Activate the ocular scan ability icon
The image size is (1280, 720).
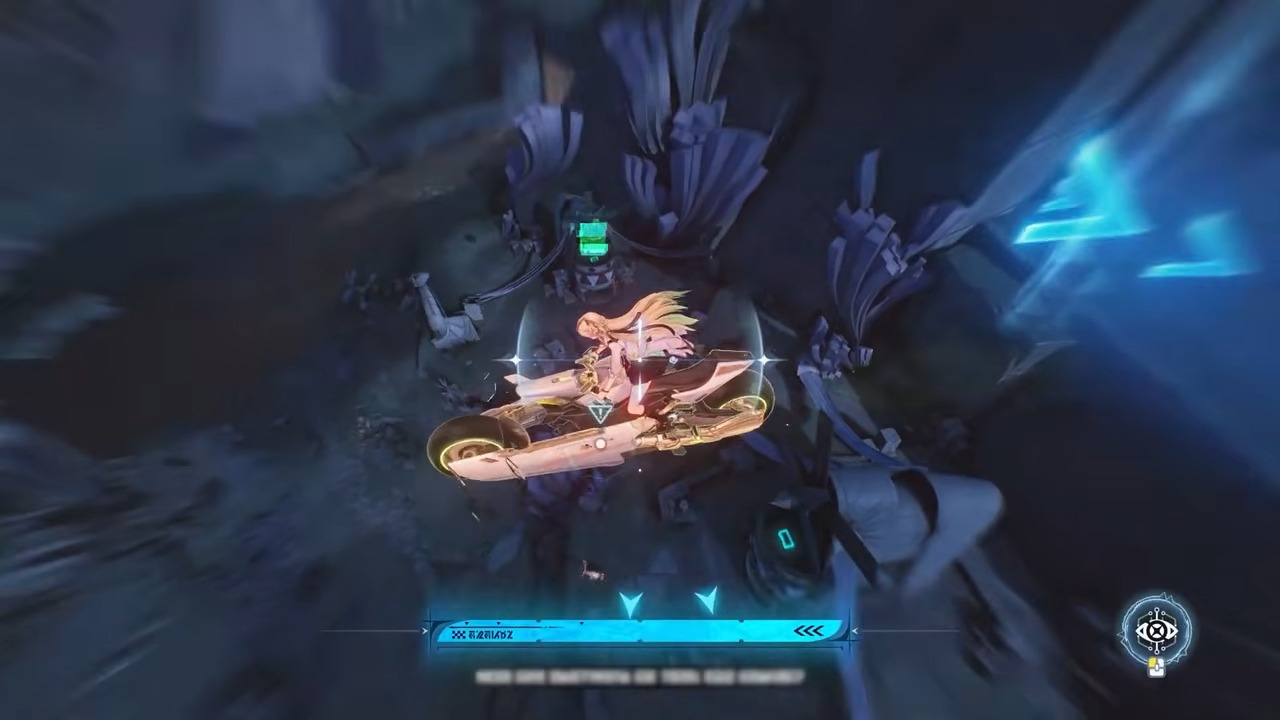click(1156, 630)
